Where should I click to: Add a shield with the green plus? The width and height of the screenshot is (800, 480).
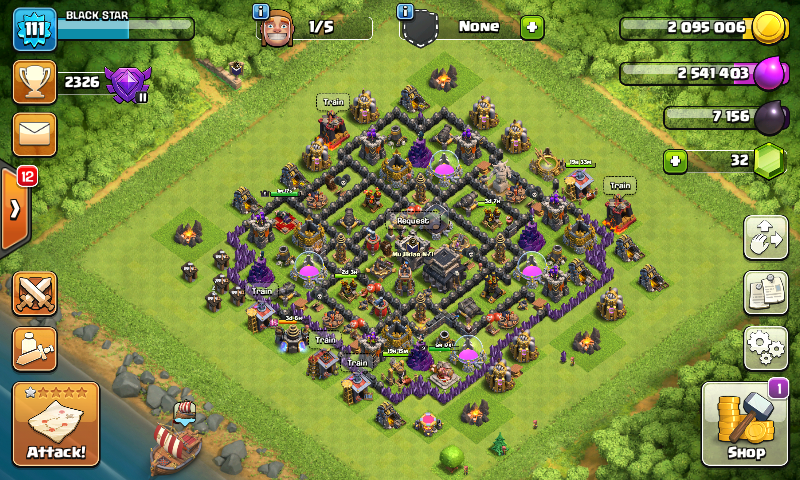click(532, 27)
